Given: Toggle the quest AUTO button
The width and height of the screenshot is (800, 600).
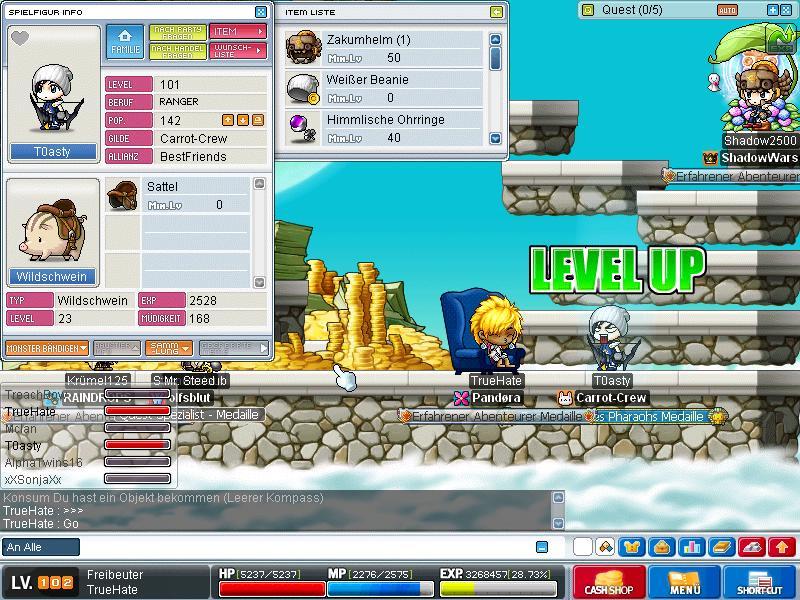Looking at the screenshot, I should point(727,10).
